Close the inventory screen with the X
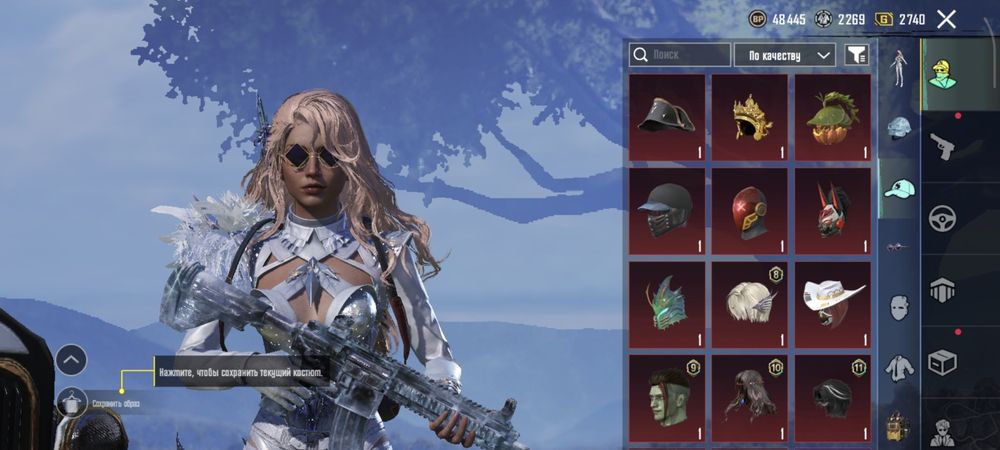 click(x=946, y=19)
